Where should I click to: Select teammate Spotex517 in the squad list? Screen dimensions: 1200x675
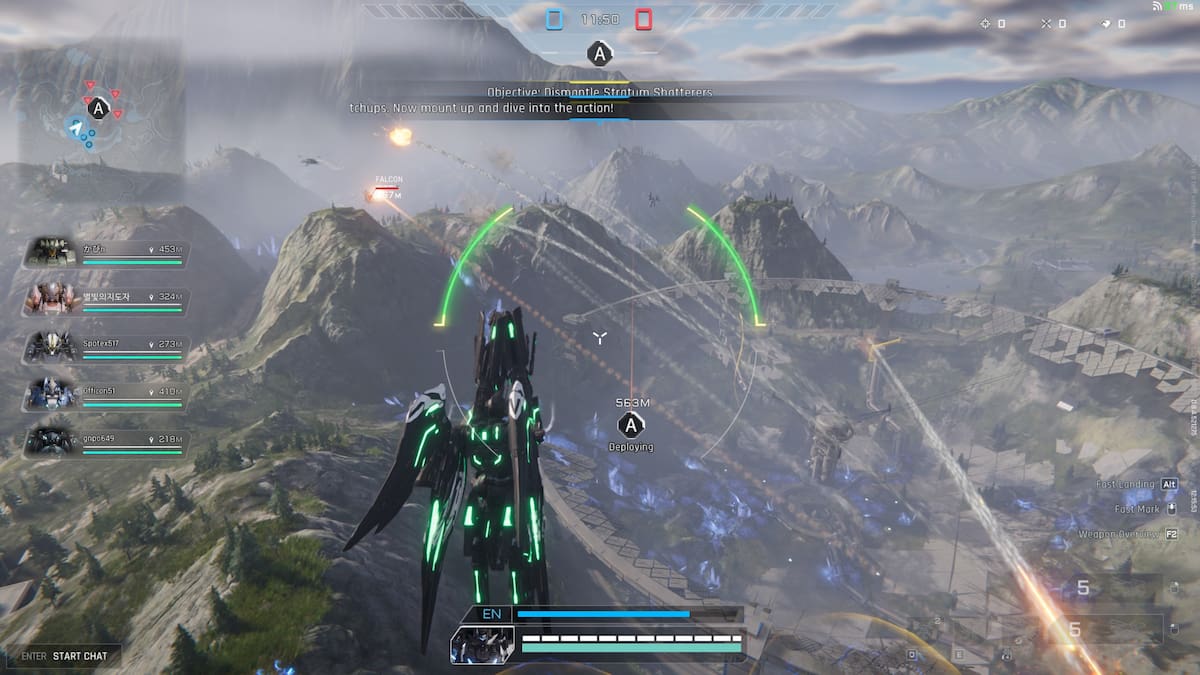tap(105, 346)
